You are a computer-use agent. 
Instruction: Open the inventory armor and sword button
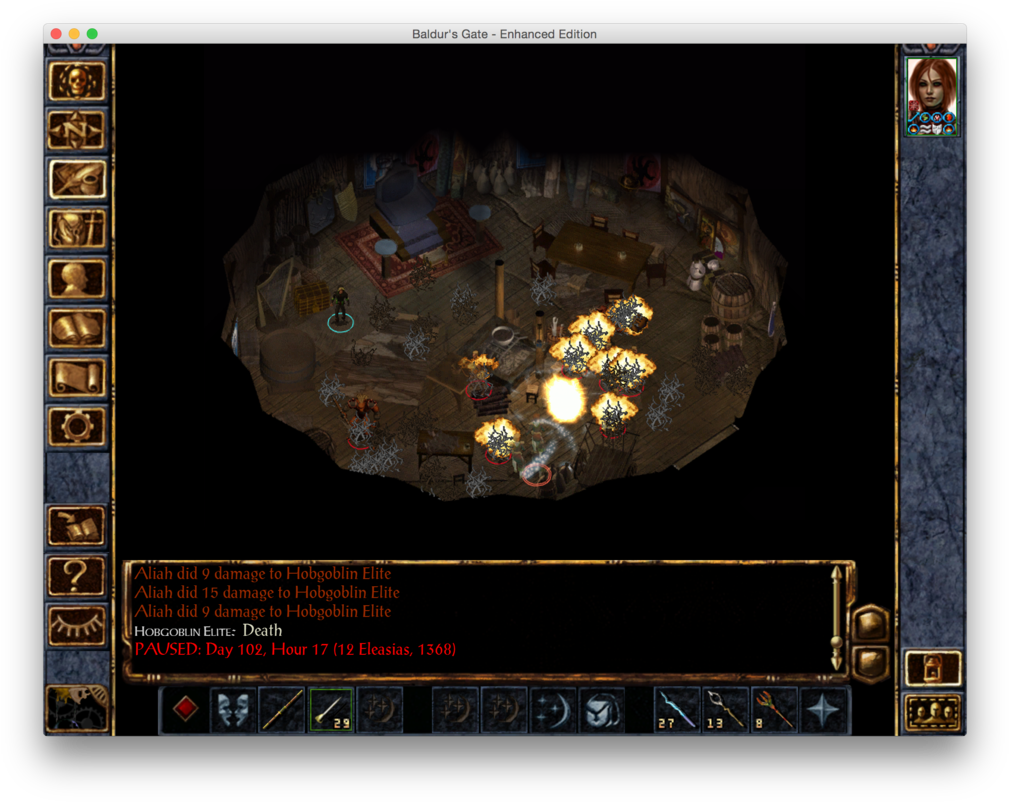tap(77, 229)
